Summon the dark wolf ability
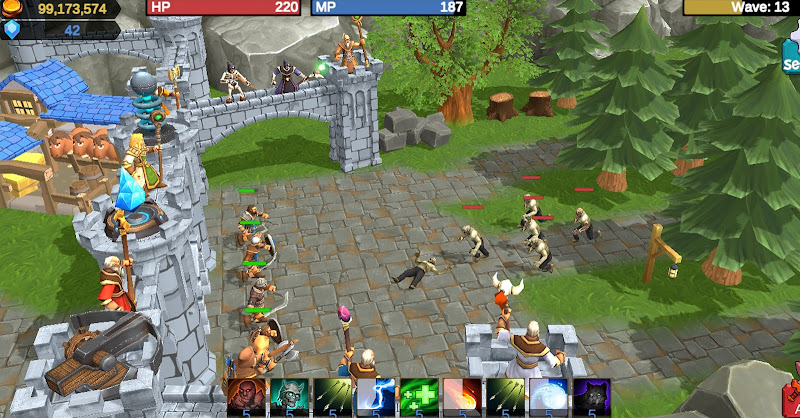 (x=590, y=396)
